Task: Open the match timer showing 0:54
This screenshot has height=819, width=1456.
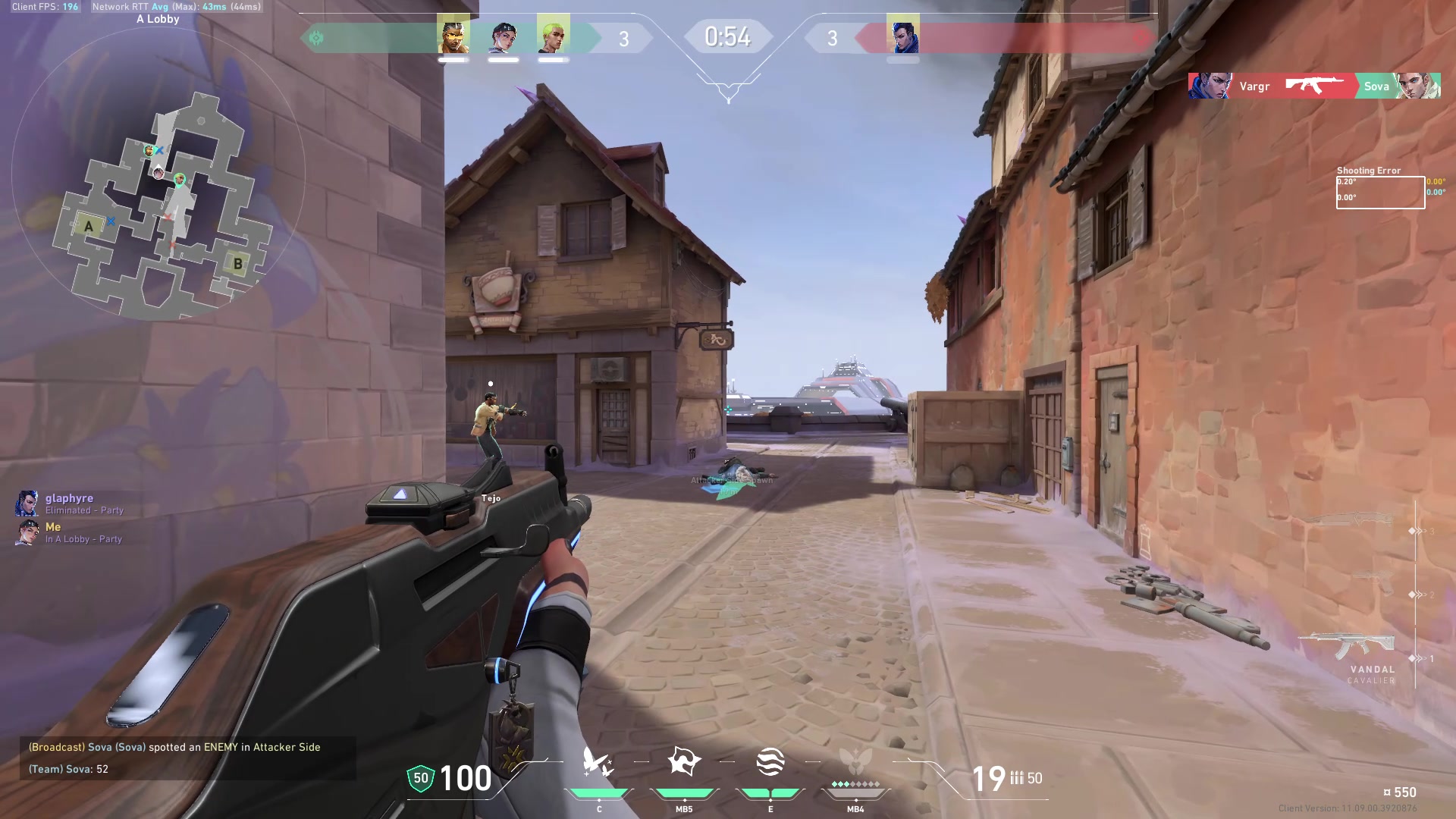Action: coord(730,35)
